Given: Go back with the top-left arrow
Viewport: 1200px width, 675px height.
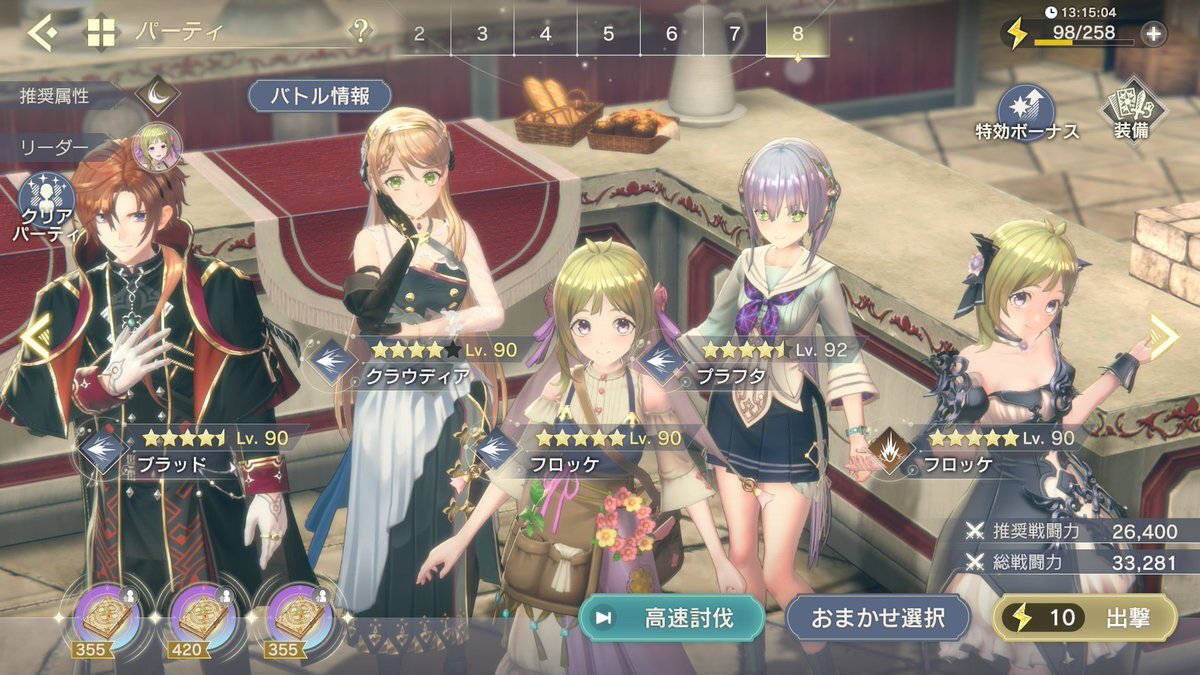Looking at the screenshot, I should pyautogui.click(x=41, y=33).
